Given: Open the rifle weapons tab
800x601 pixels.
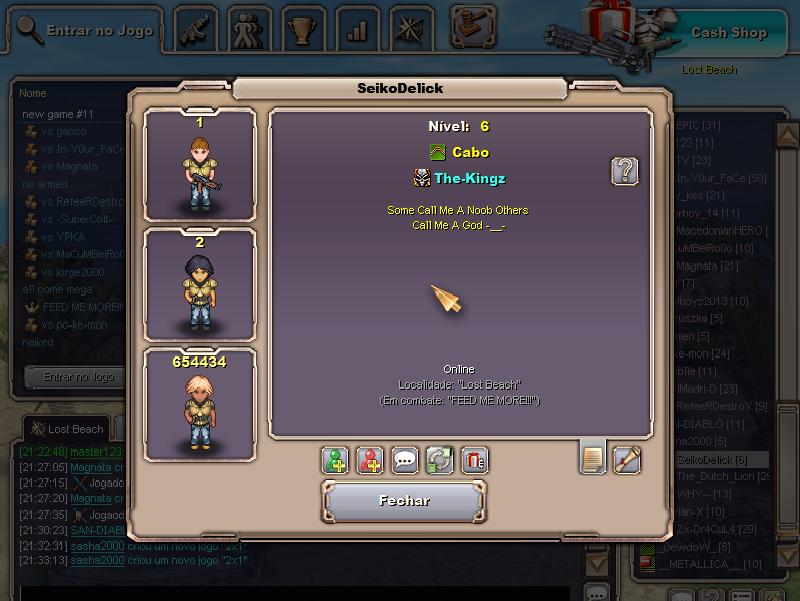Looking at the screenshot, I should click(x=196, y=29).
